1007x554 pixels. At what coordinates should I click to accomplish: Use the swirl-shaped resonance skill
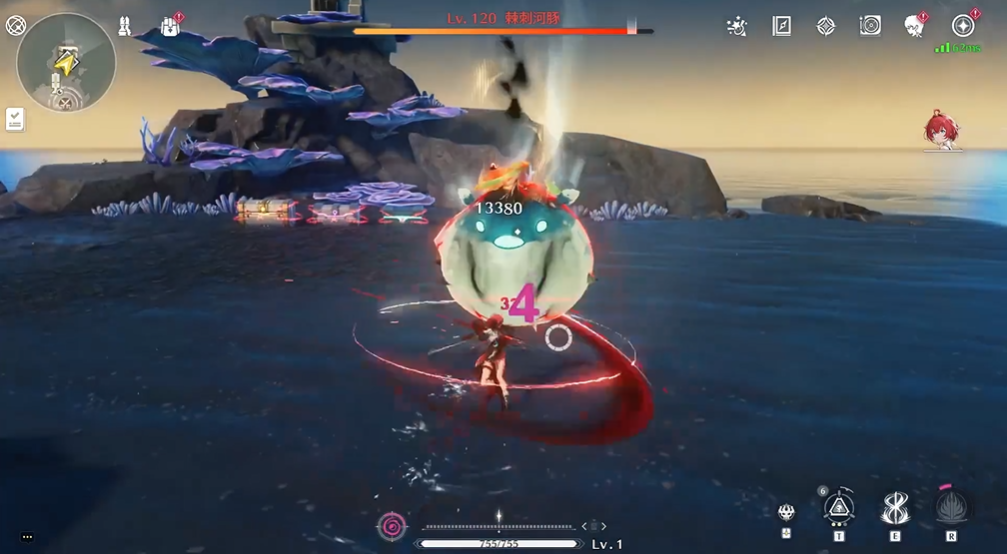point(894,508)
